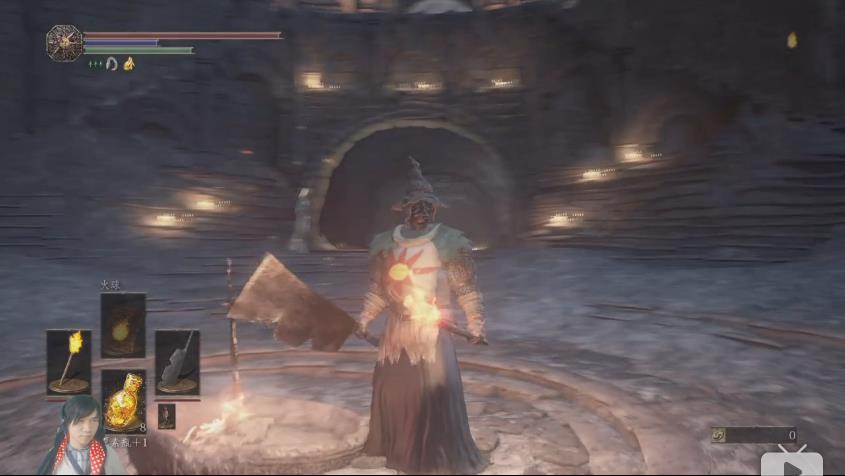Click the small secondary item slot

pos(166,416)
